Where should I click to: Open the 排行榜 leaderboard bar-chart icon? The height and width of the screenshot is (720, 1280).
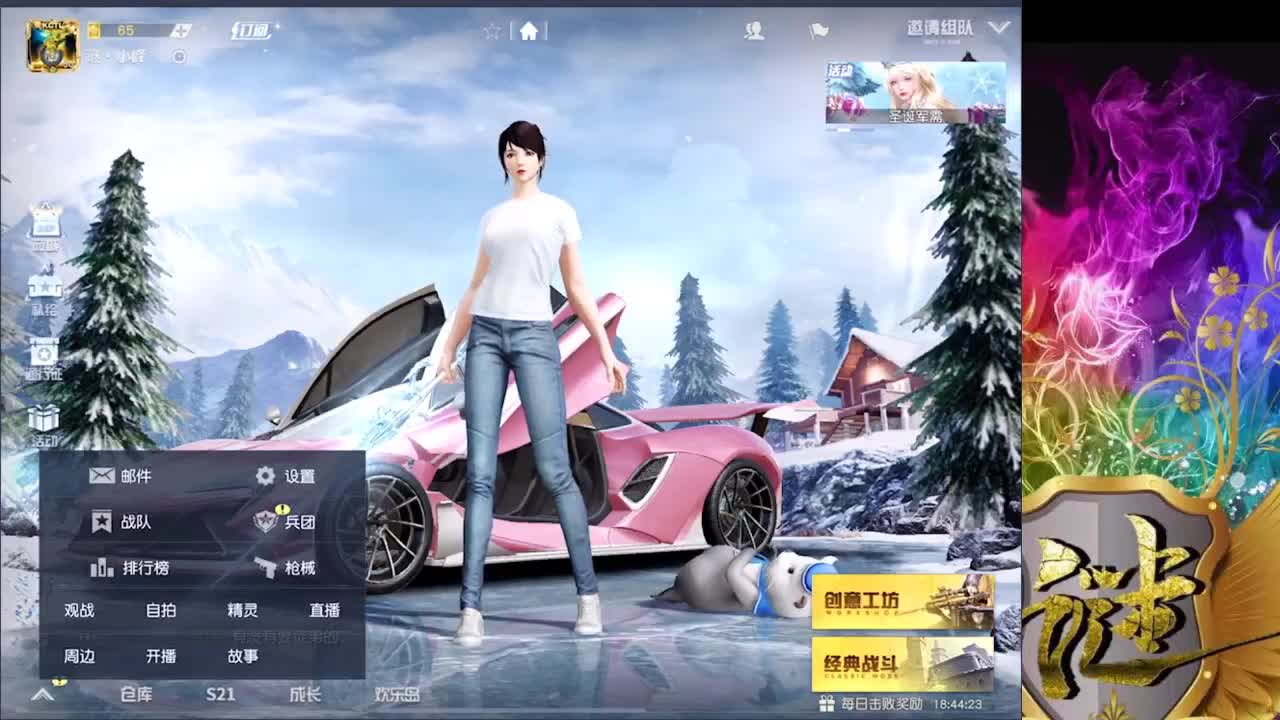104,567
